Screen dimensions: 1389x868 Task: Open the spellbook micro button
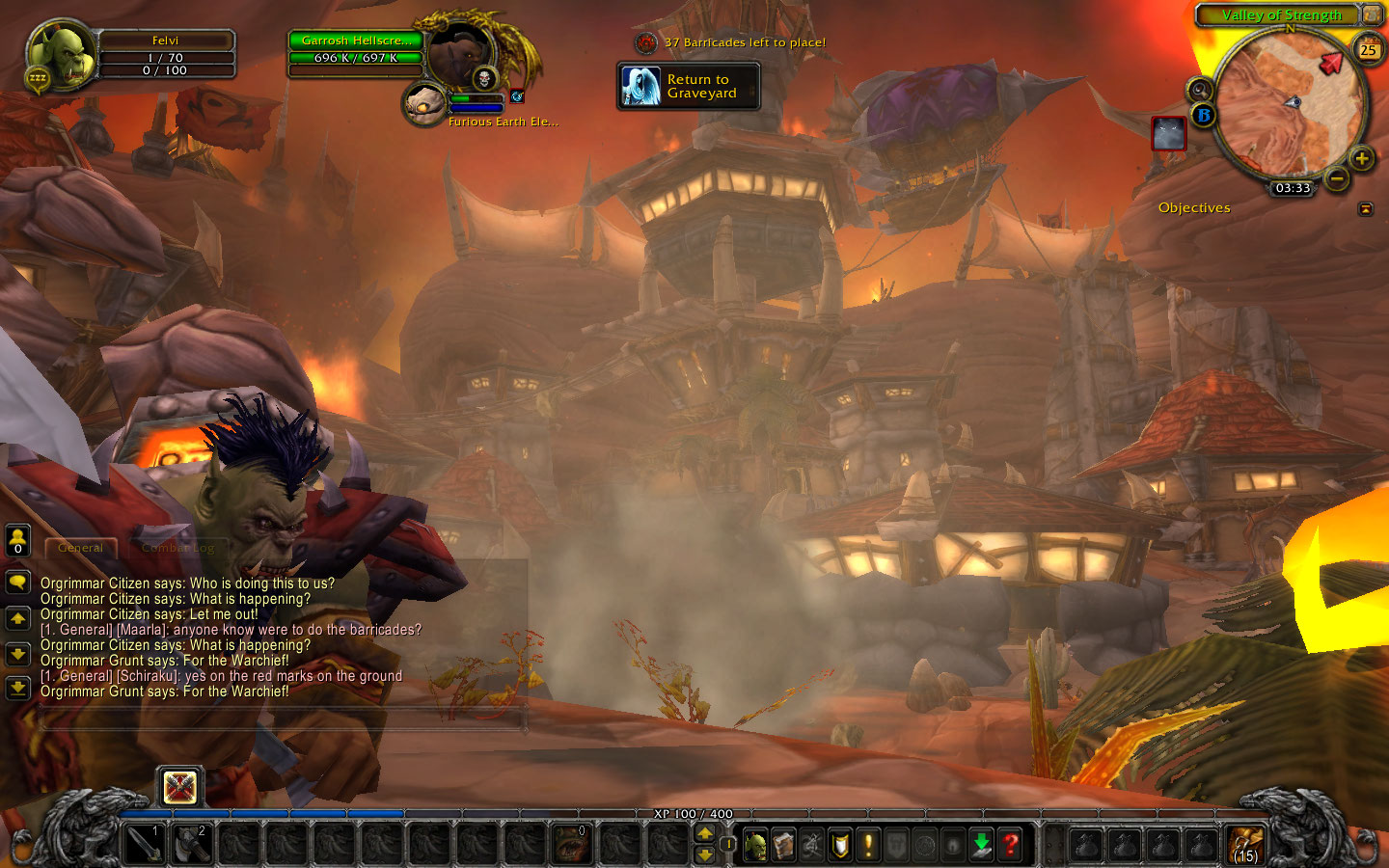pyautogui.click(x=784, y=846)
